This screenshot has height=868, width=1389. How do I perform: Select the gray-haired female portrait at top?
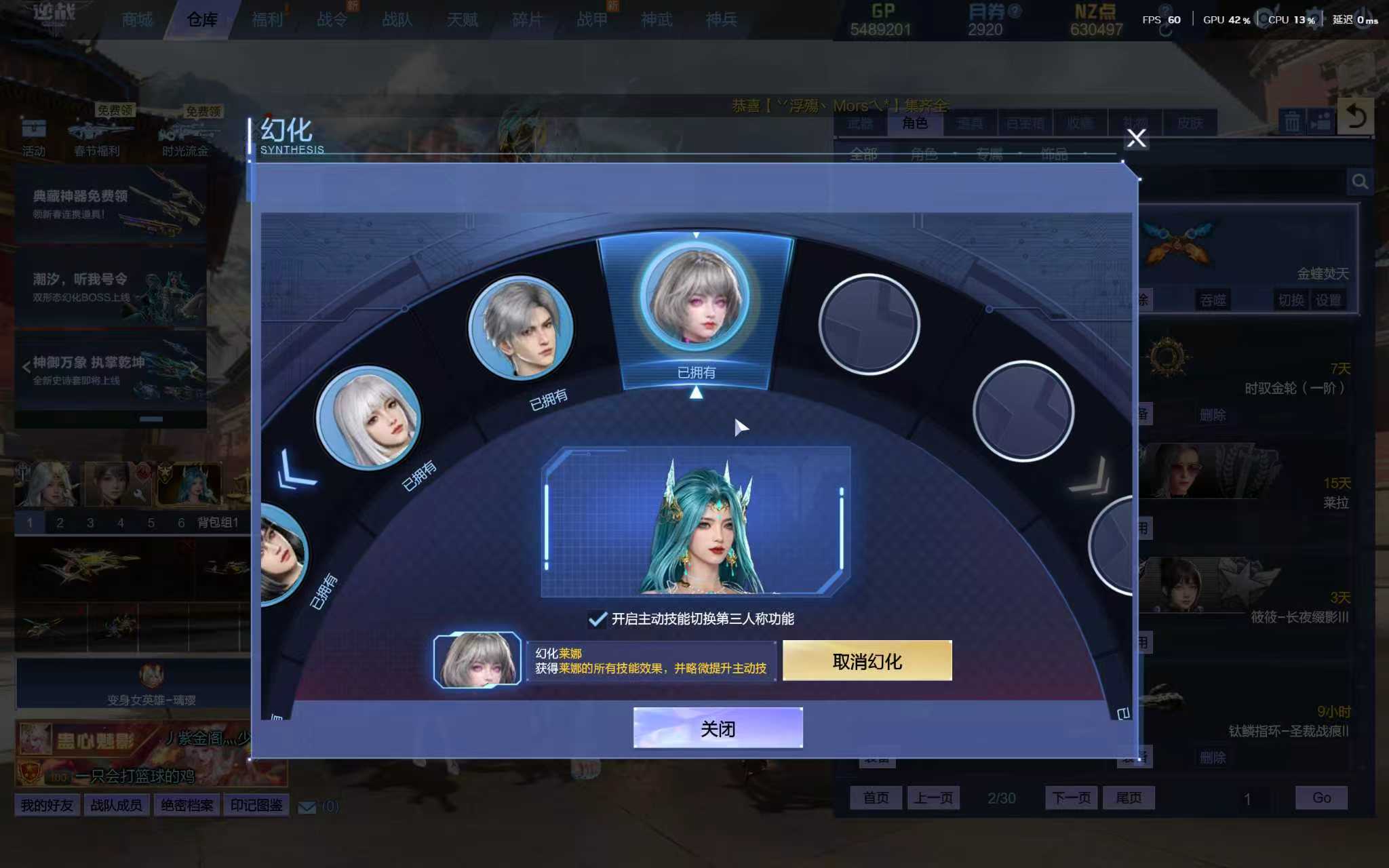pyautogui.click(x=695, y=297)
